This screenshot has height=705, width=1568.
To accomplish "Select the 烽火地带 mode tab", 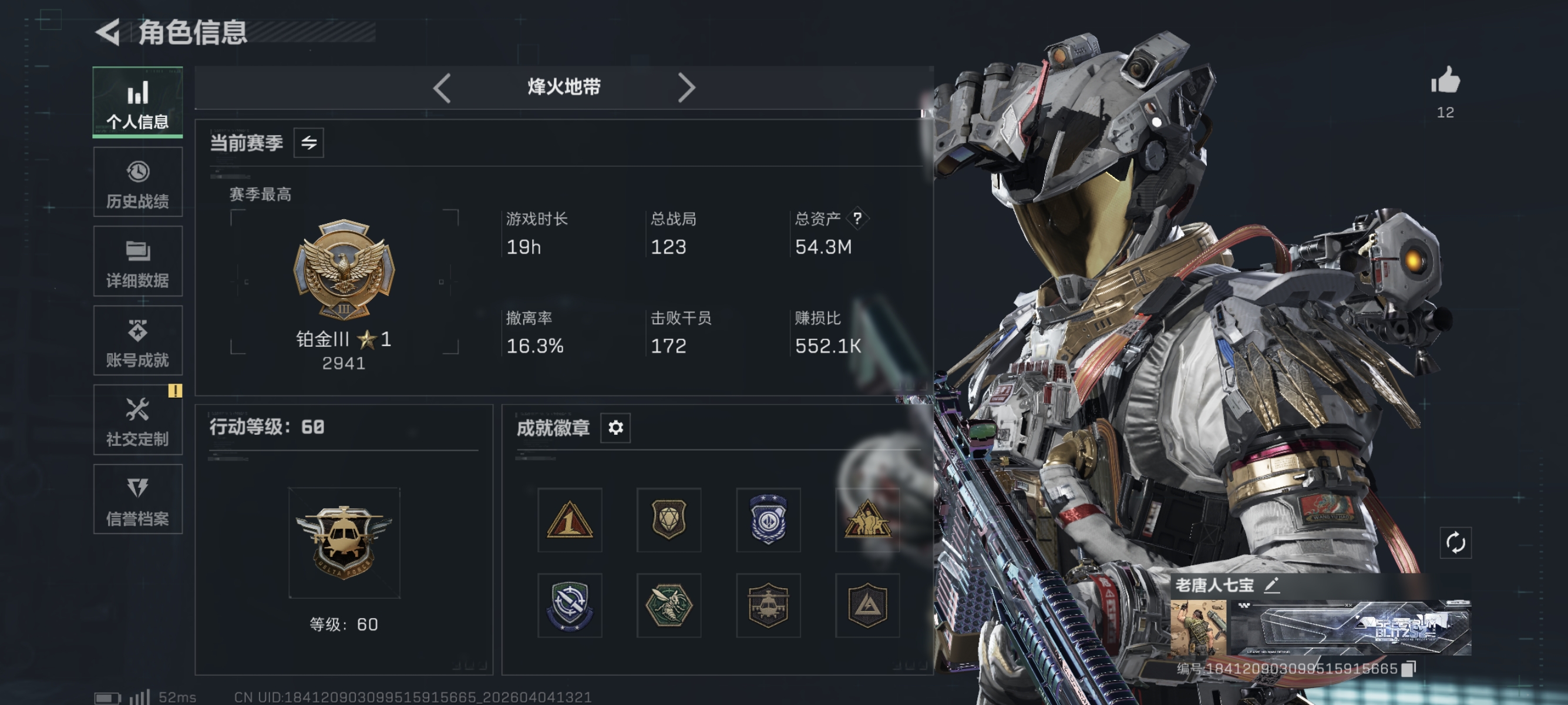I will pyautogui.click(x=563, y=86).
